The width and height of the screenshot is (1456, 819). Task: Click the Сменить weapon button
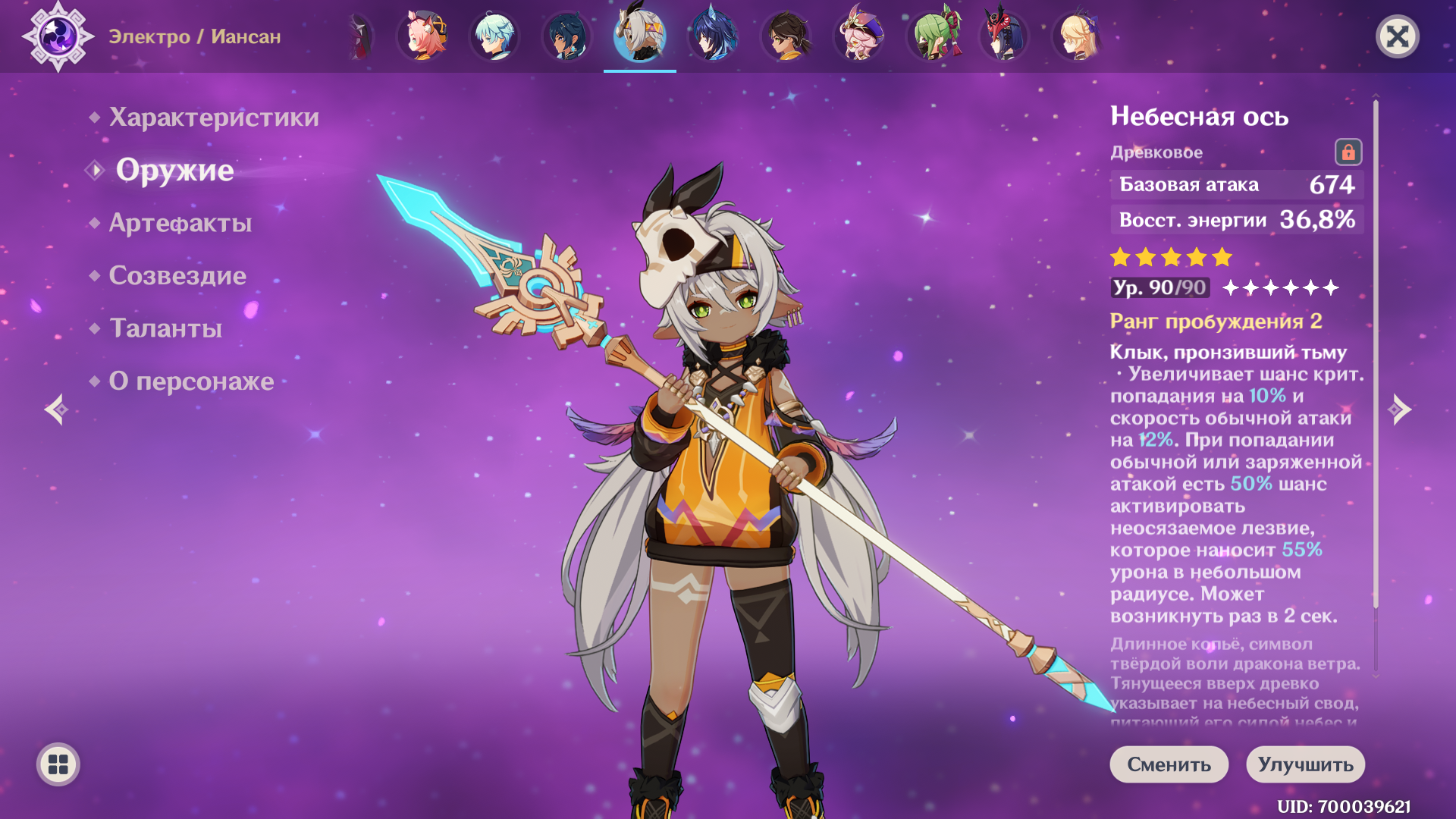tap(1169, 764)
